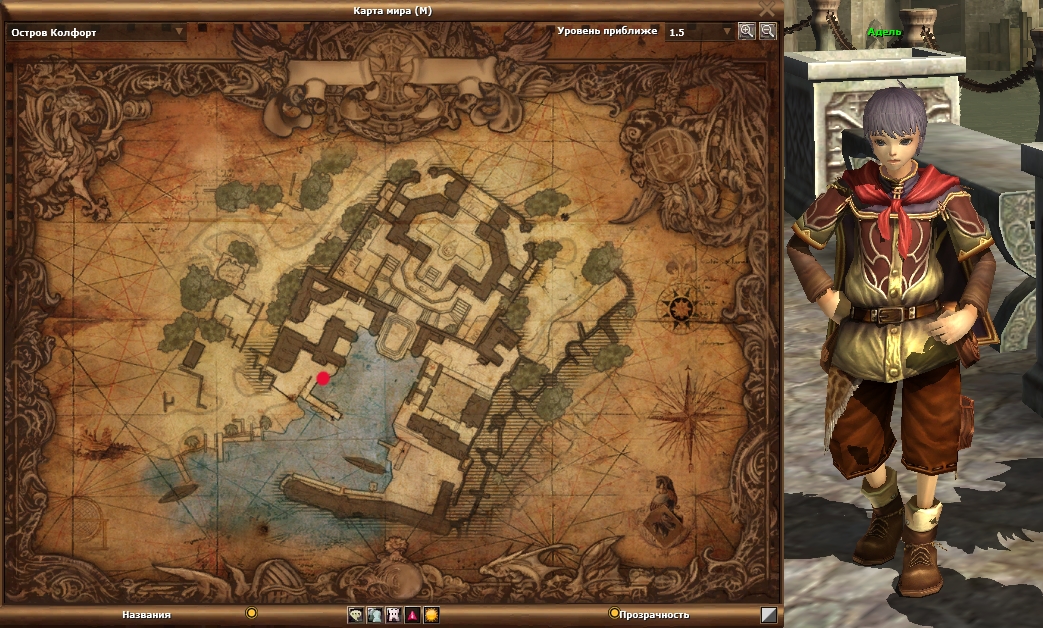Toggle the speech bubble map filter
The height and width of the screenshot is (628, 1043).
pos(356,615)
